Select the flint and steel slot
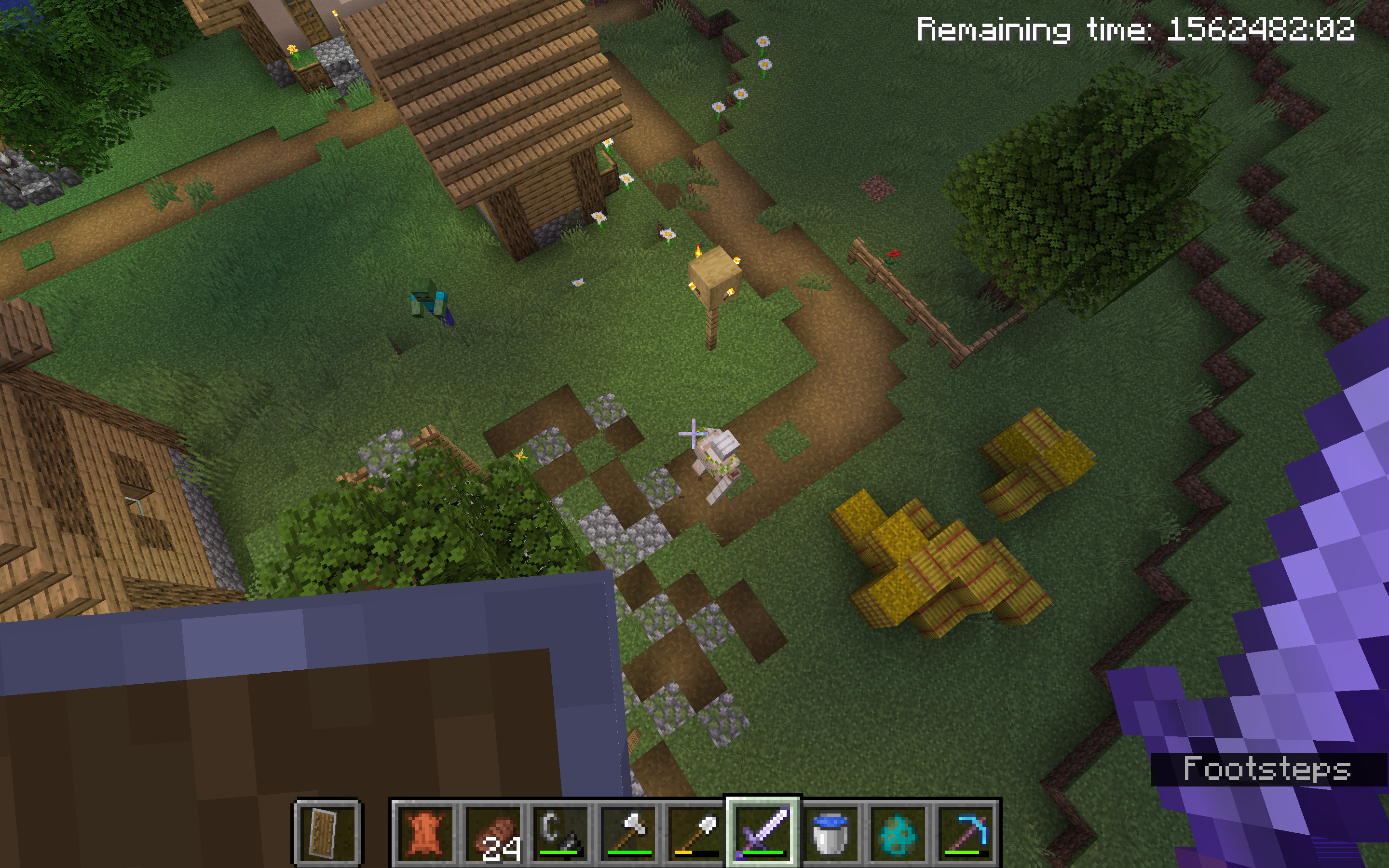 (x=560, y=832)
